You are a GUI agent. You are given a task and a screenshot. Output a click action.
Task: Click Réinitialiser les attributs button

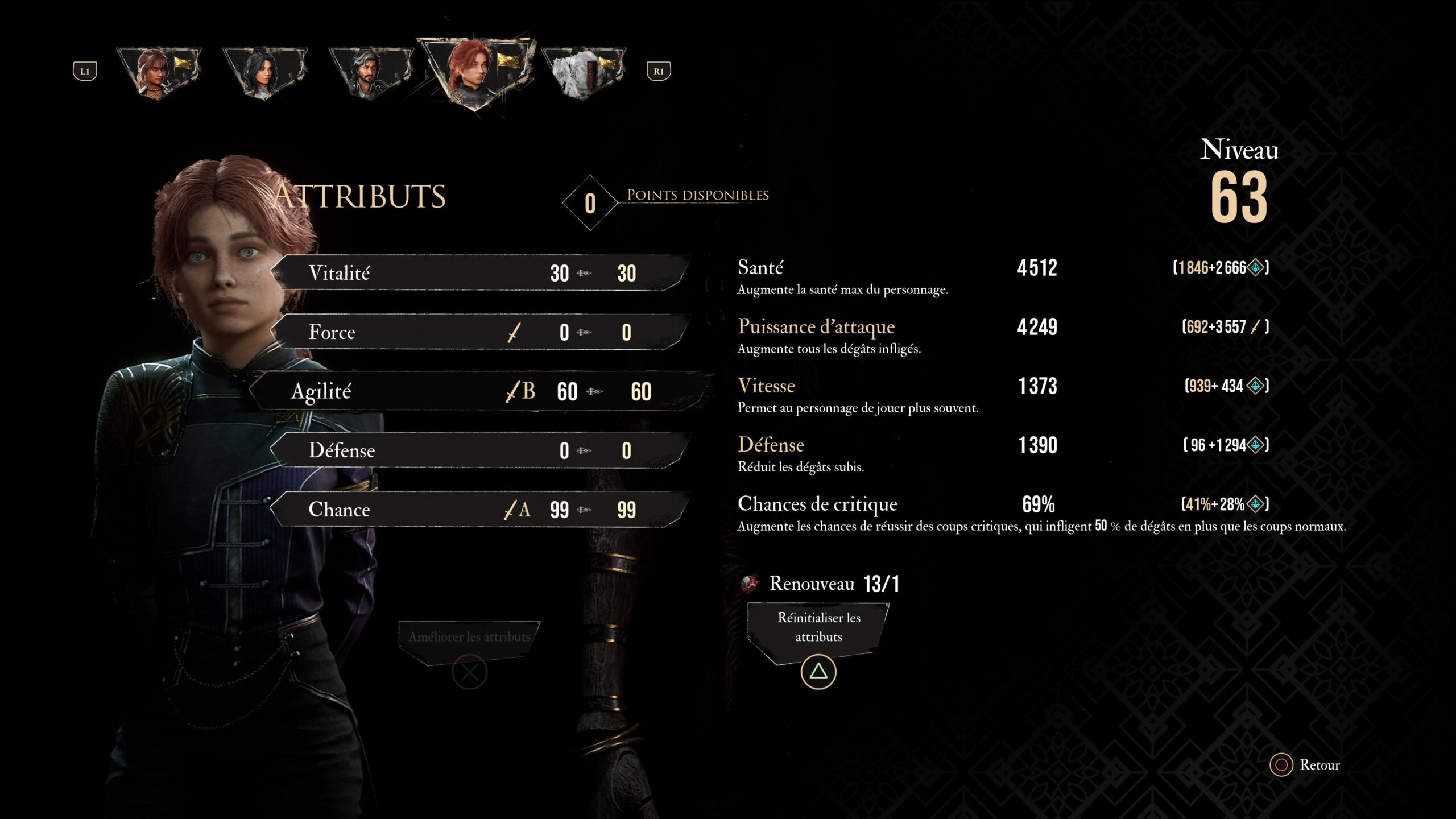pyautogui.click(x=818, y=628)
